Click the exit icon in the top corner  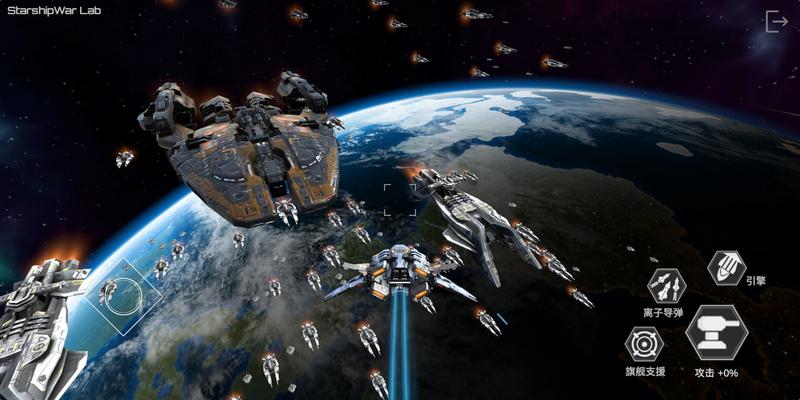776,21
